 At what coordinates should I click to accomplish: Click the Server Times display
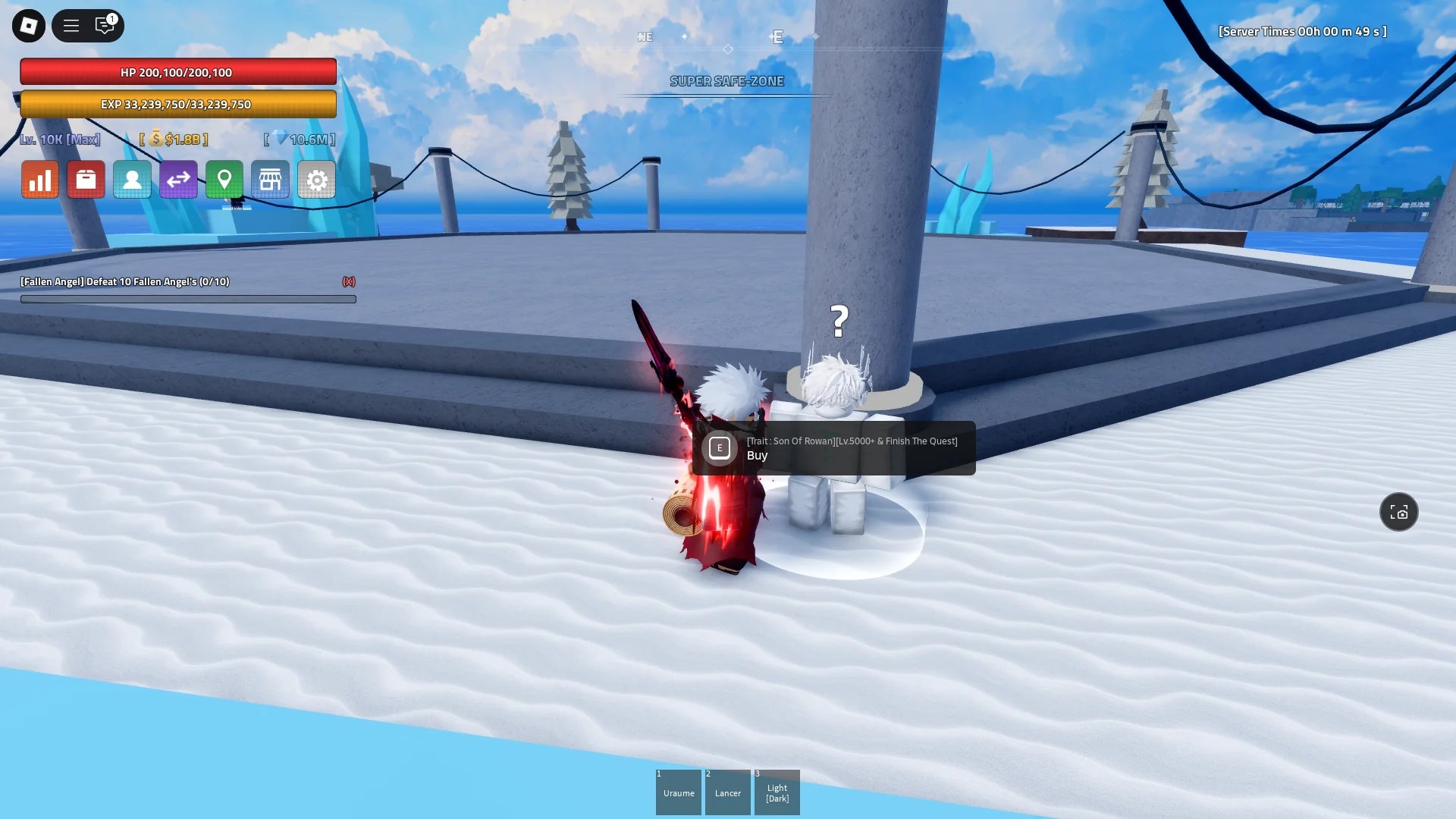coord(1301,32)
